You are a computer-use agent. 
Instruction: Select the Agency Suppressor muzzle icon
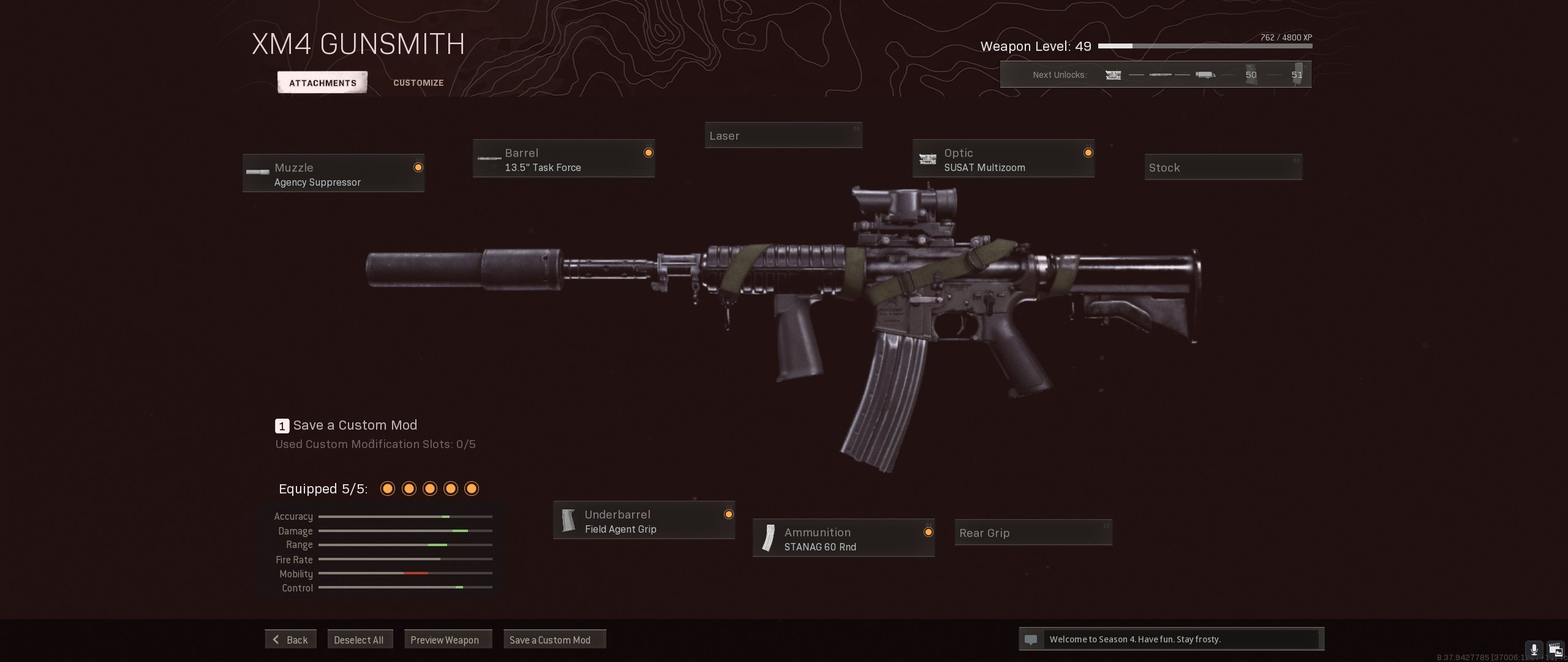tap(257, 173)
